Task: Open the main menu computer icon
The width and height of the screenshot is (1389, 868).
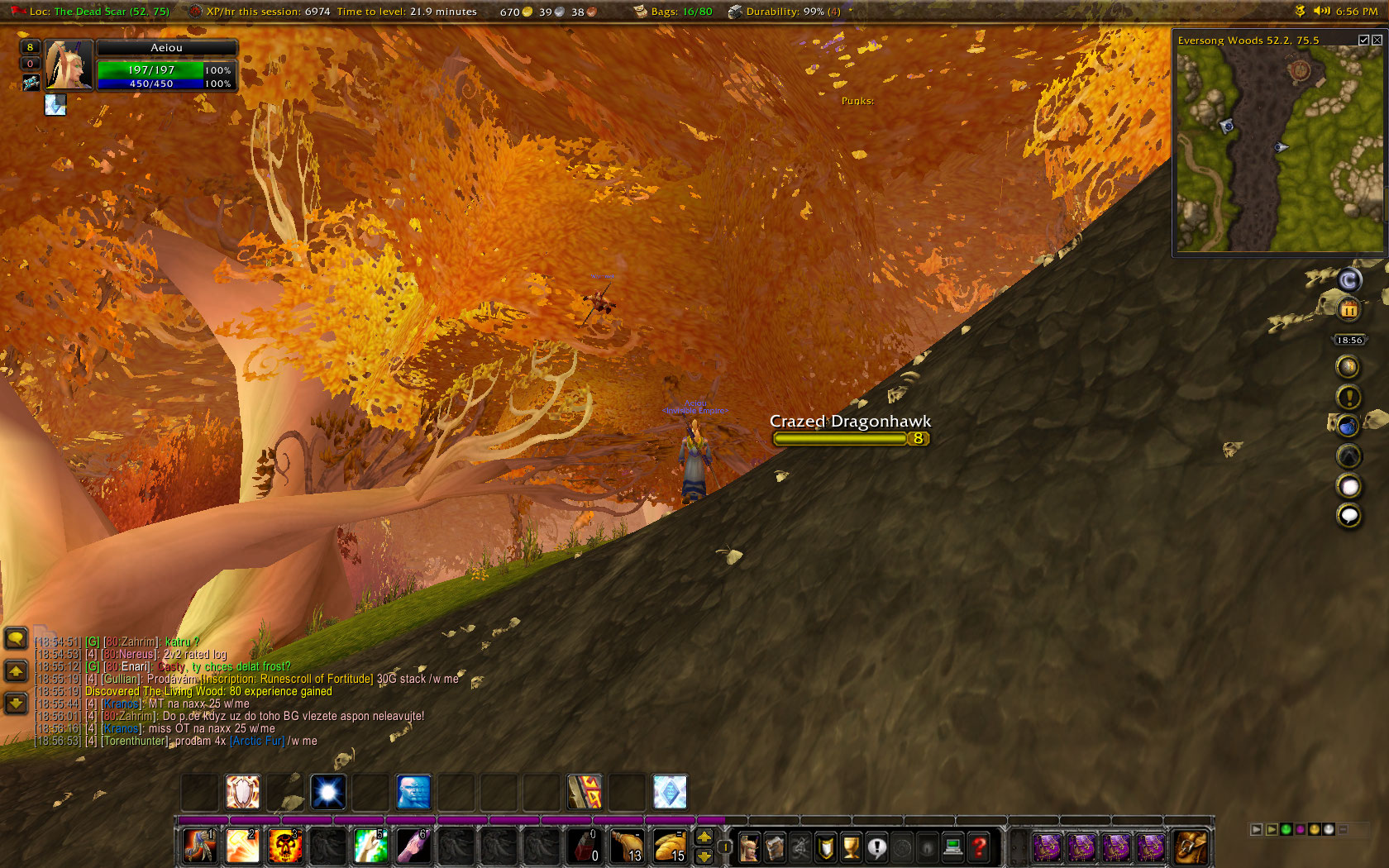Action: click(x=953, y=847)
